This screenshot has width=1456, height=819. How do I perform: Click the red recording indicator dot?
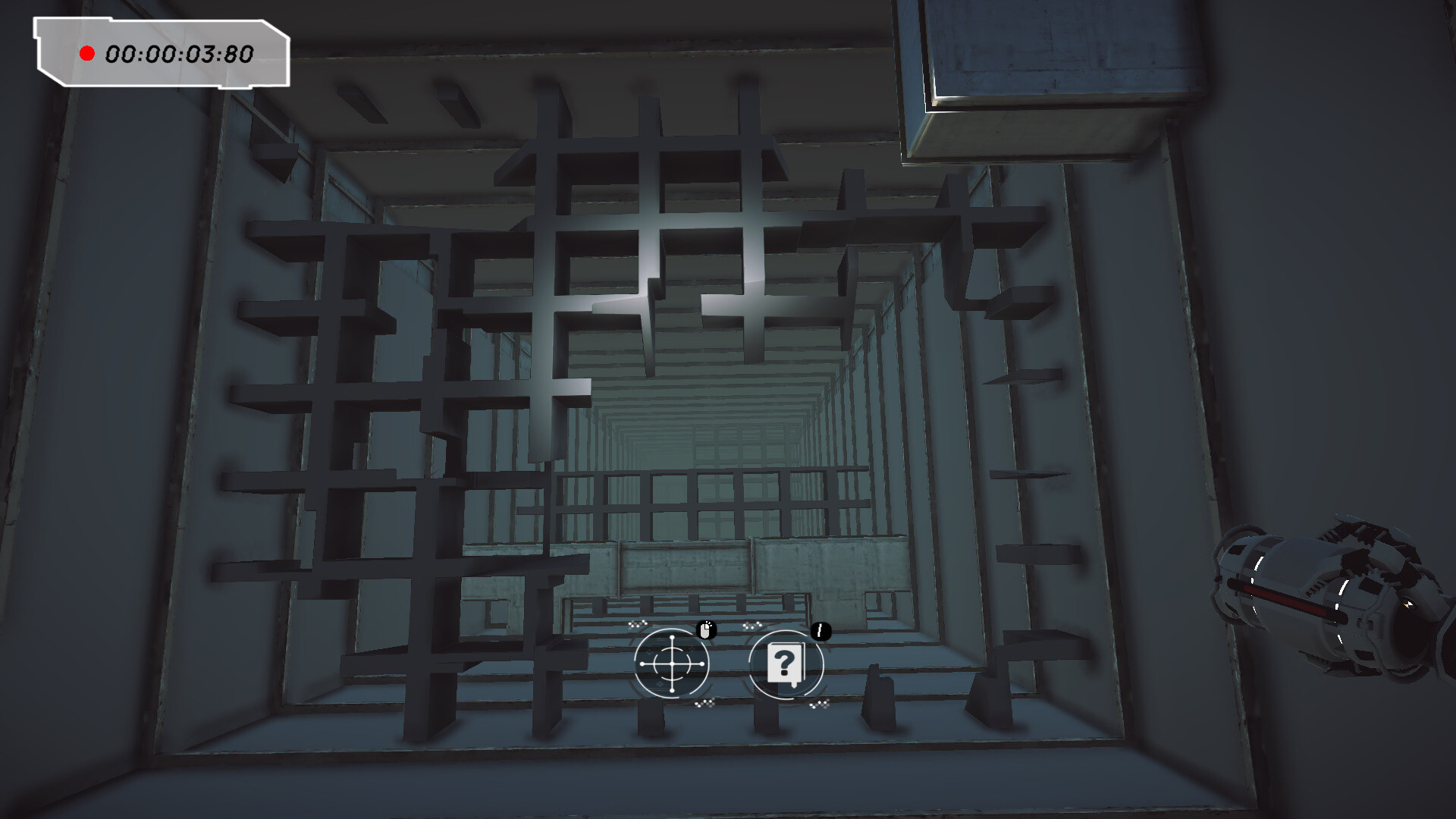click(x=88, y=53)
